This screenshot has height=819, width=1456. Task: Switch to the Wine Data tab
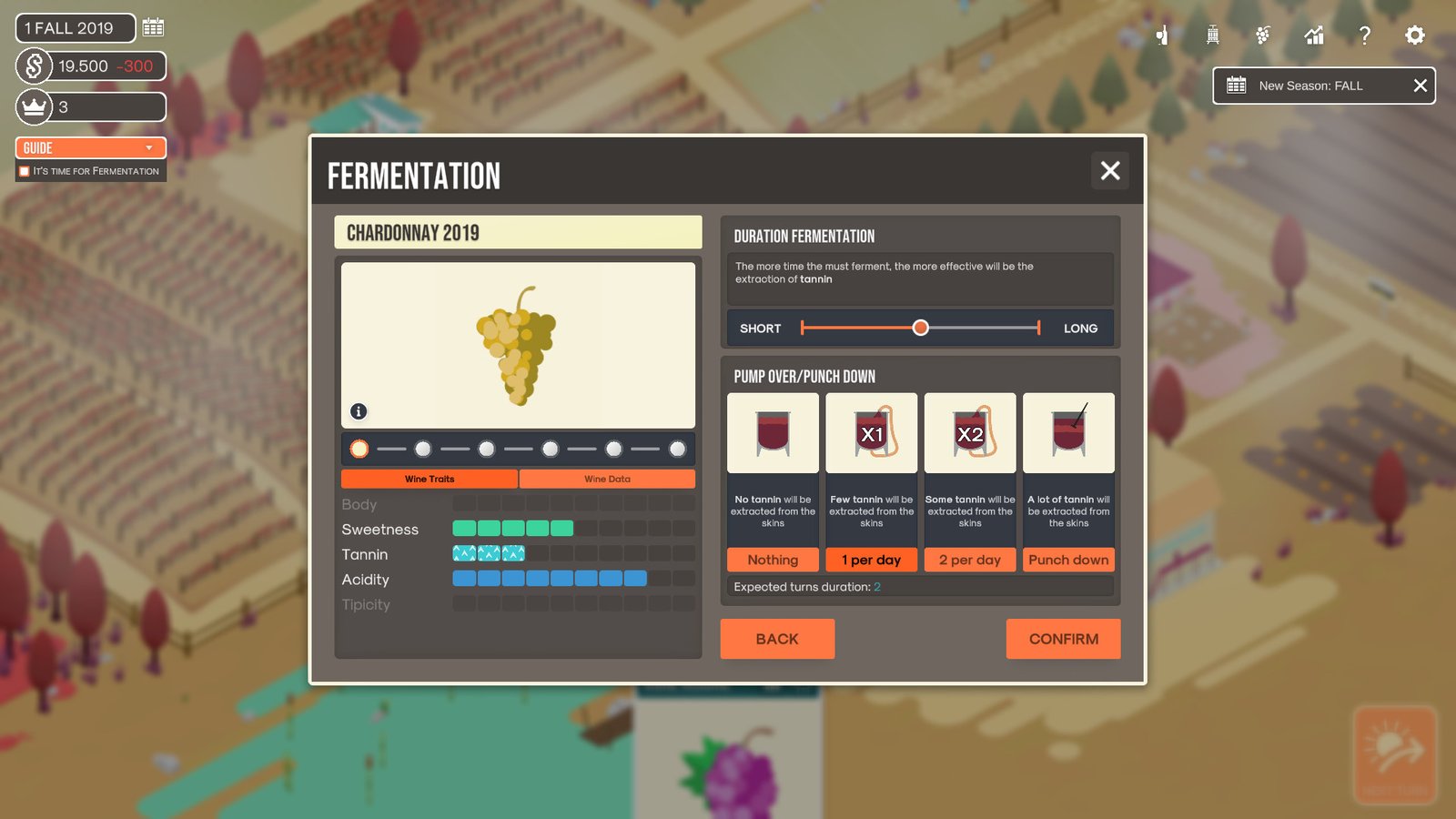click(608, 478)
